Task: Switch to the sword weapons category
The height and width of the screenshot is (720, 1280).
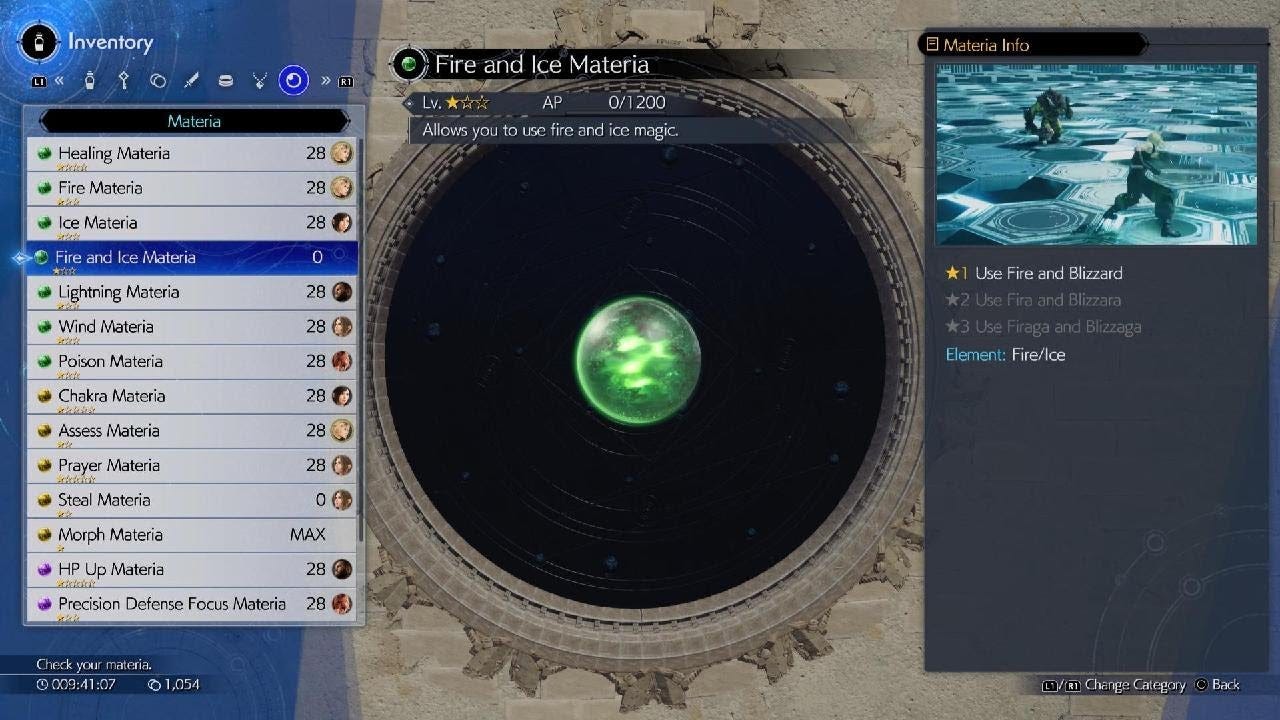Action: [191, 81]
